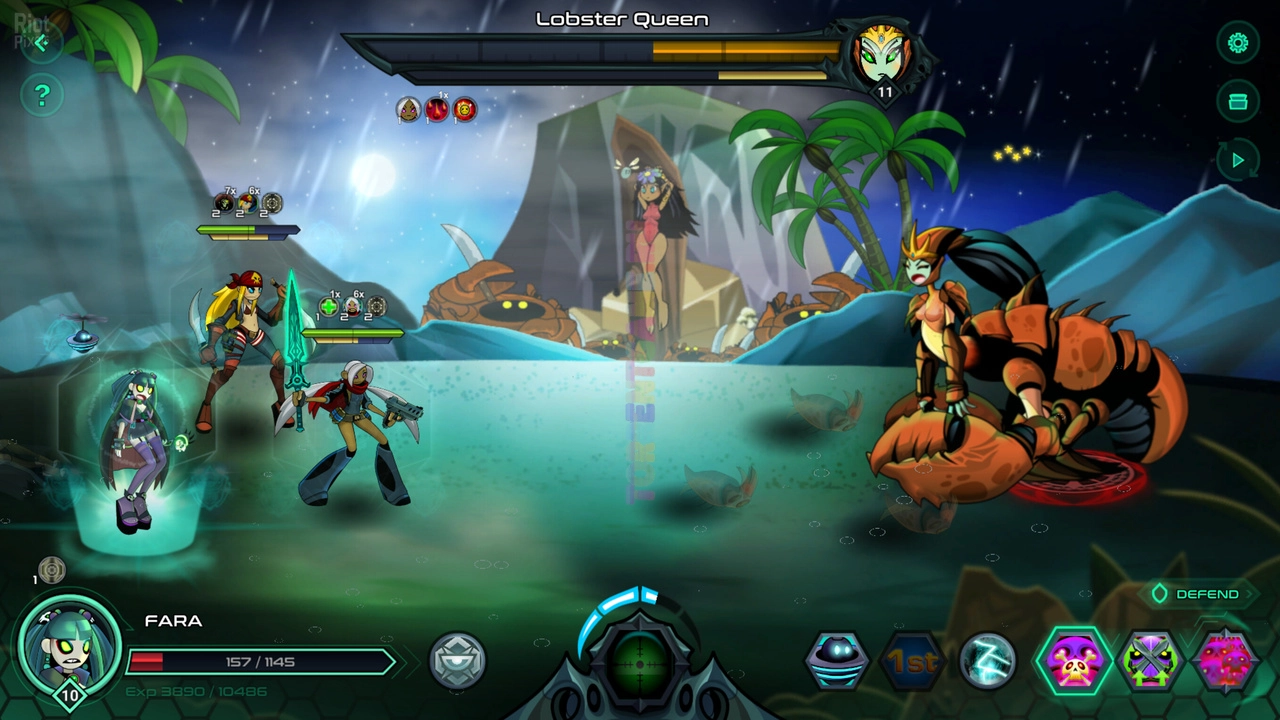This screenshot has height=720, width=1280.
Task: Click the inventory chest icon
Action: coord(1238,102)
